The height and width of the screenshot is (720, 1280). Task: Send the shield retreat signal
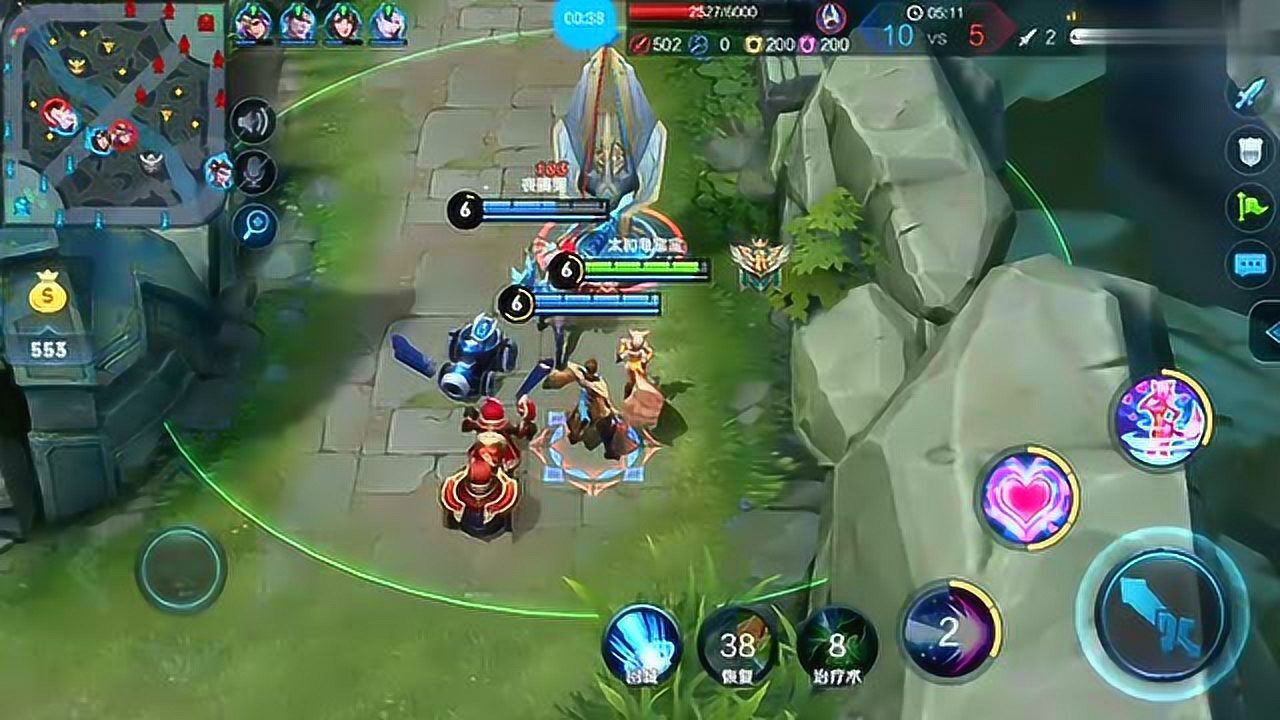coord(1250,151)
